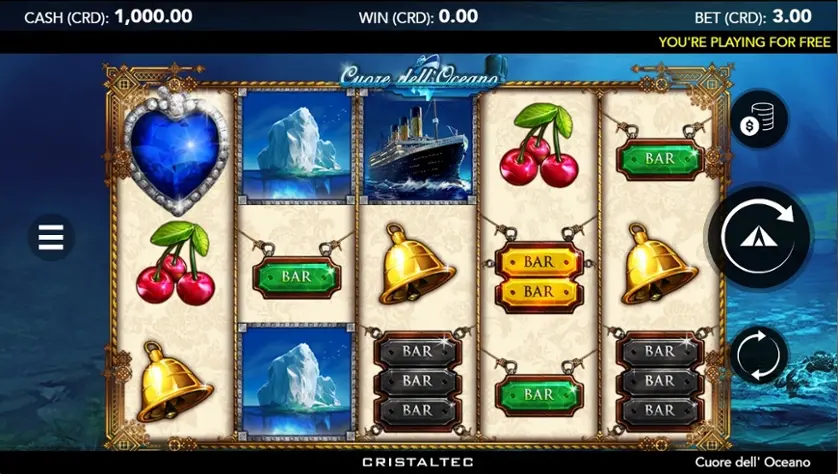838x474 pixels.
Task: Open the coin stack bet settings
Action: click(x=759, y=120)
